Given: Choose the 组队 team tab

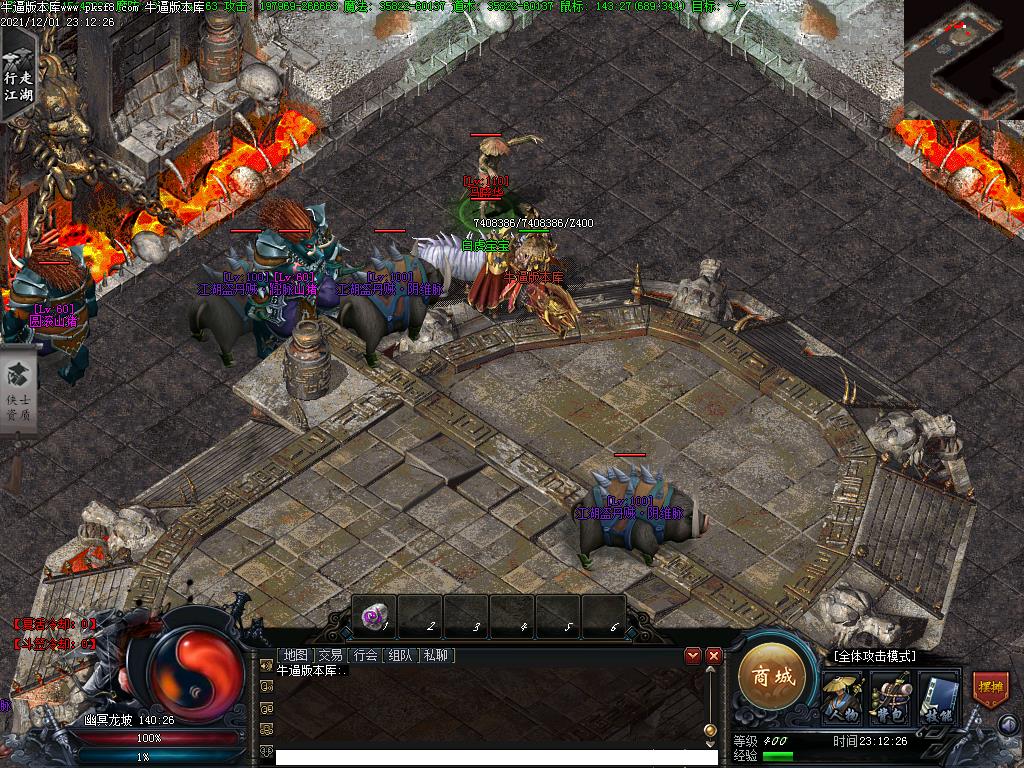Looking at the screenshot, I should point(400,655).
